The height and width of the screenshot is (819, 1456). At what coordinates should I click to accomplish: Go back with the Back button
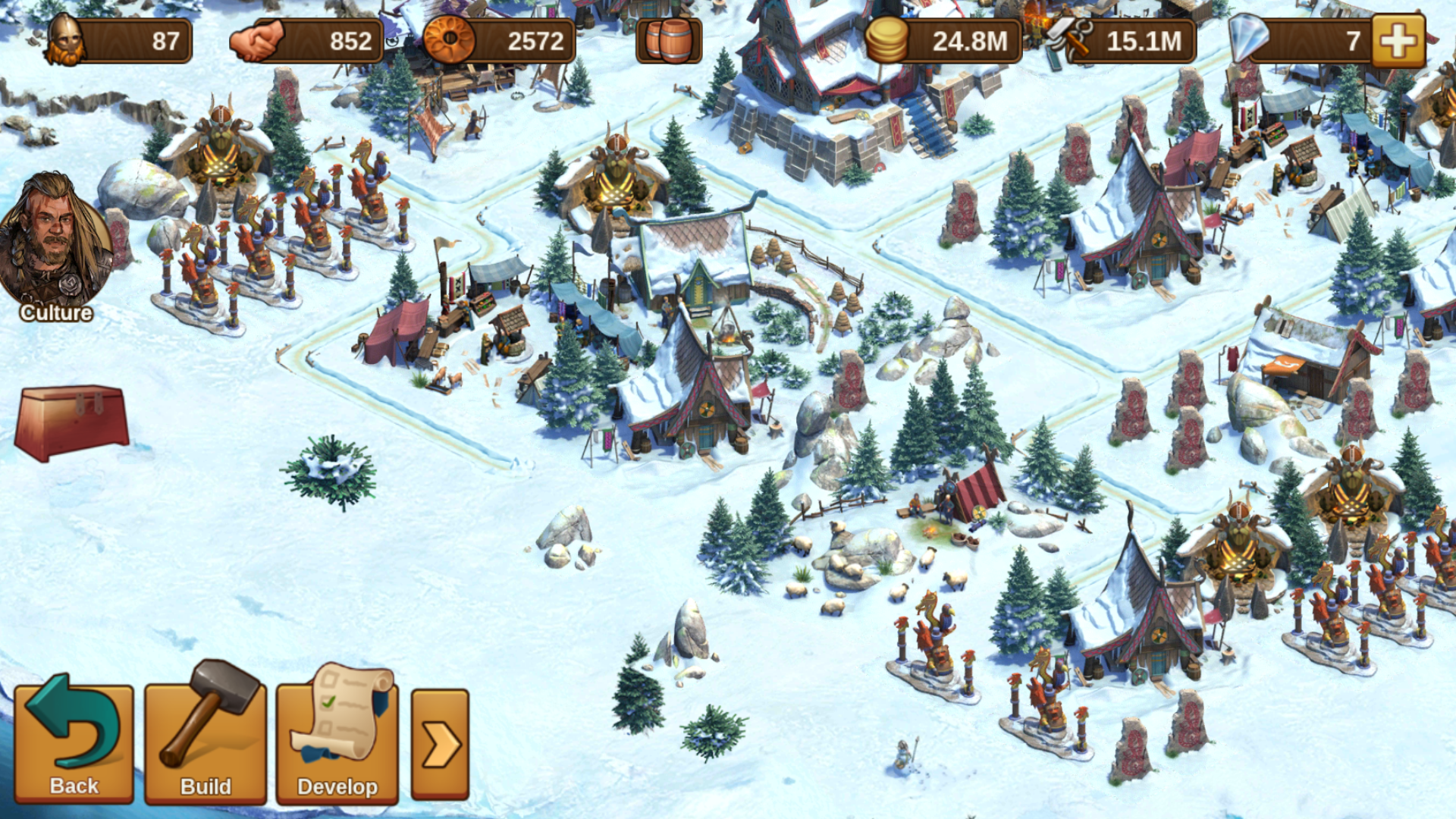pos(74,742)
